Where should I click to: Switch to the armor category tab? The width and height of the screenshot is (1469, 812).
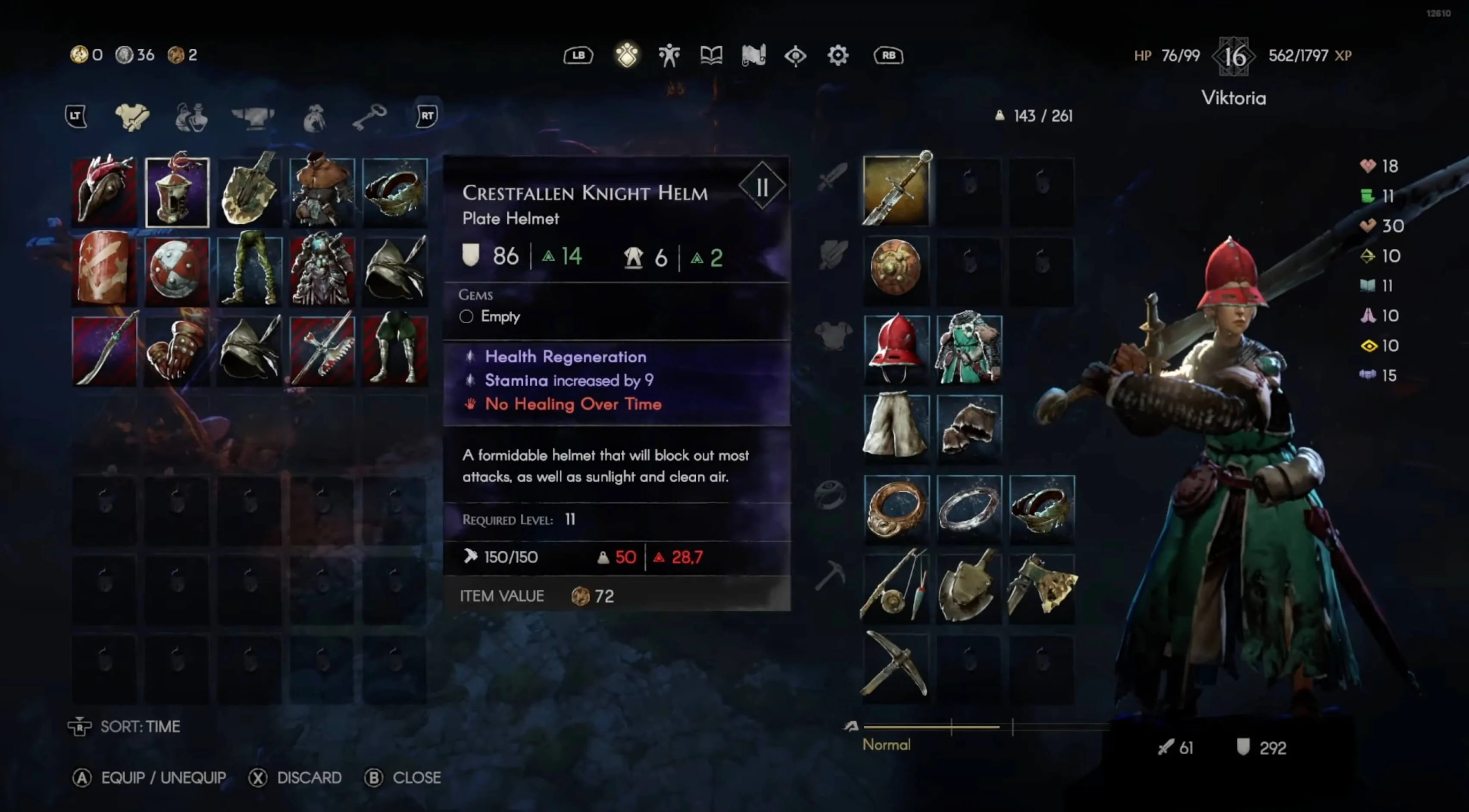[x=132, y=117]
